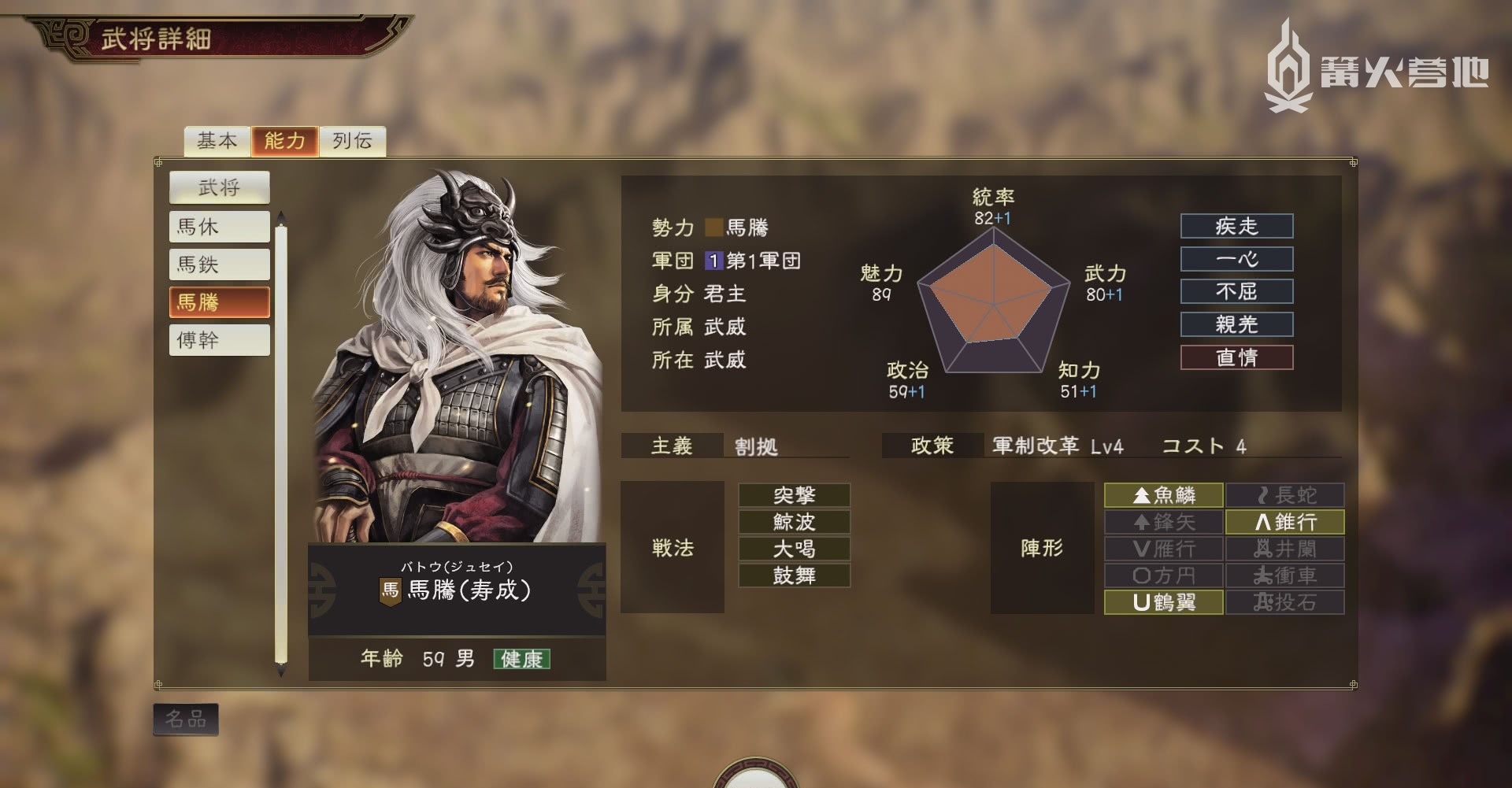Screen dimensions: 1512x788
Task: Expand the 武将 roster category header
Action: 219,187
